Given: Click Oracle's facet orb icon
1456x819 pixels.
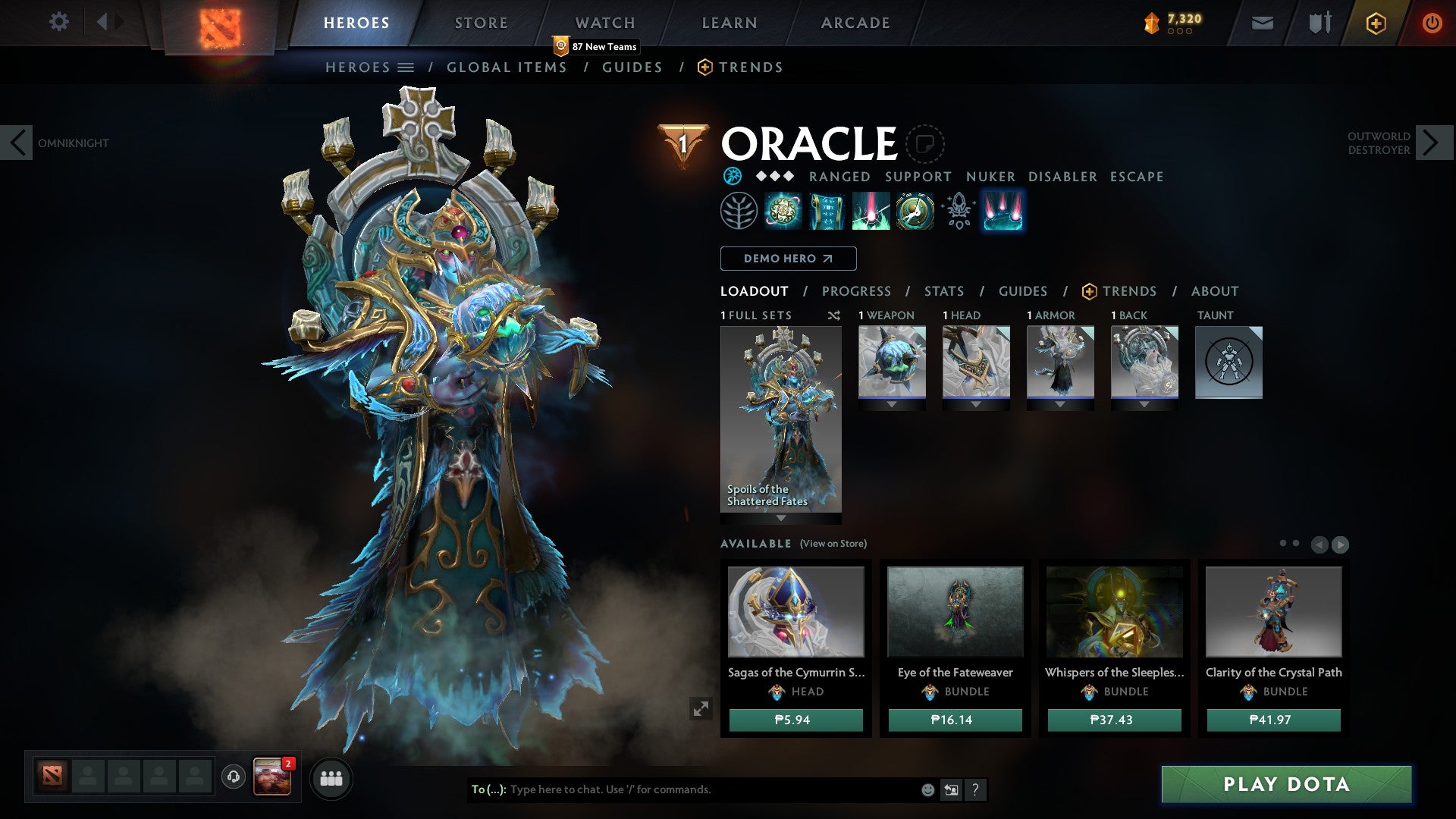Looking at the screenshot, I should click(x=731, y=176).
